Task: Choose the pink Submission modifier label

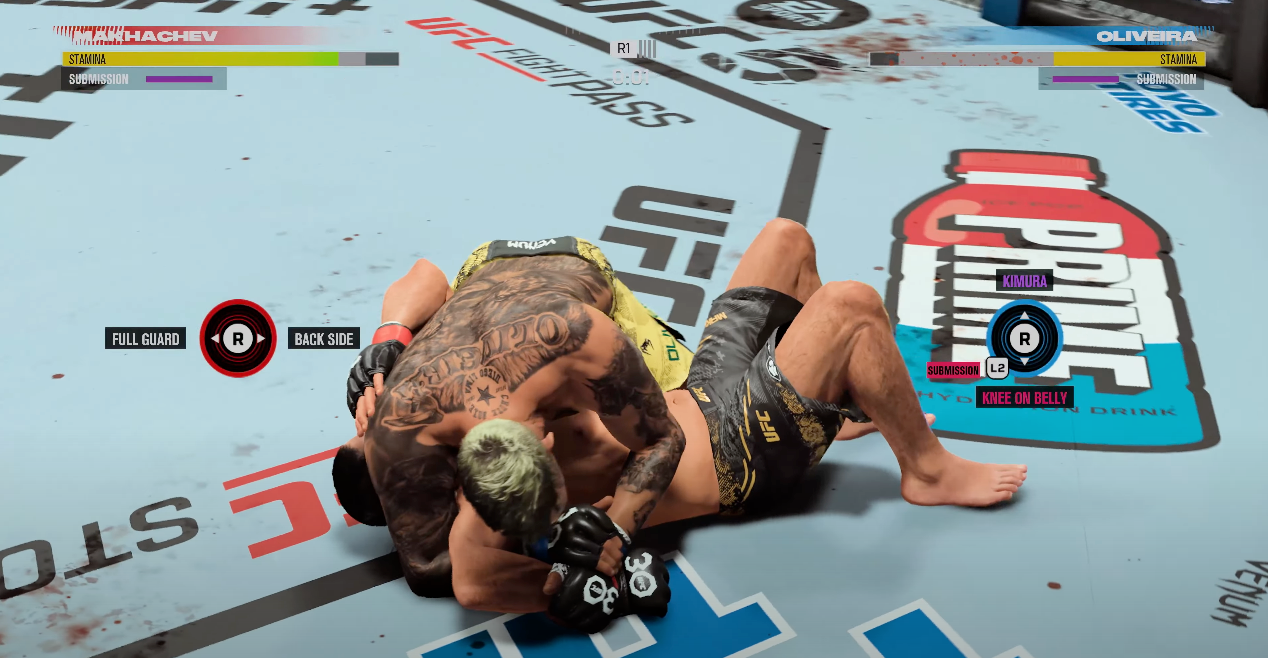Action: point(953,370)
